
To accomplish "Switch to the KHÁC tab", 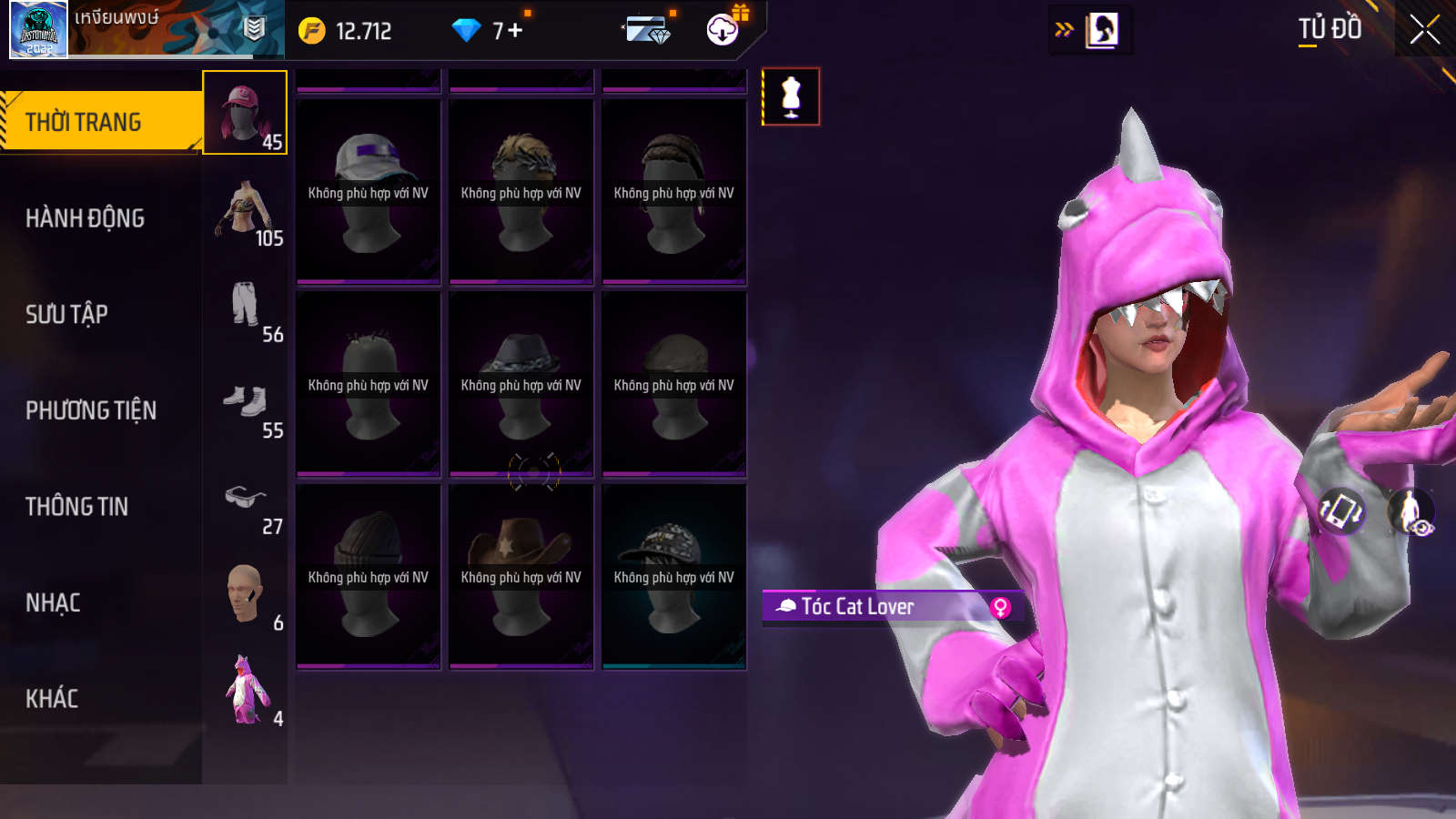I will [x=52, y=699].
